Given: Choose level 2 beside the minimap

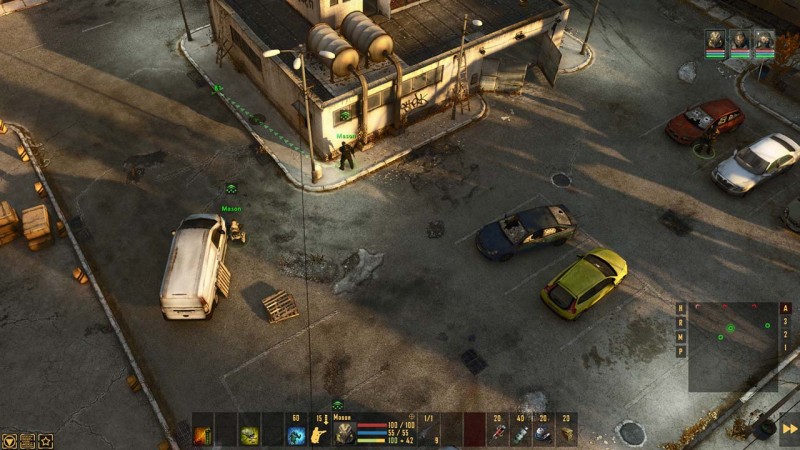Looking at the screenshot, I should tap(786, 337).
